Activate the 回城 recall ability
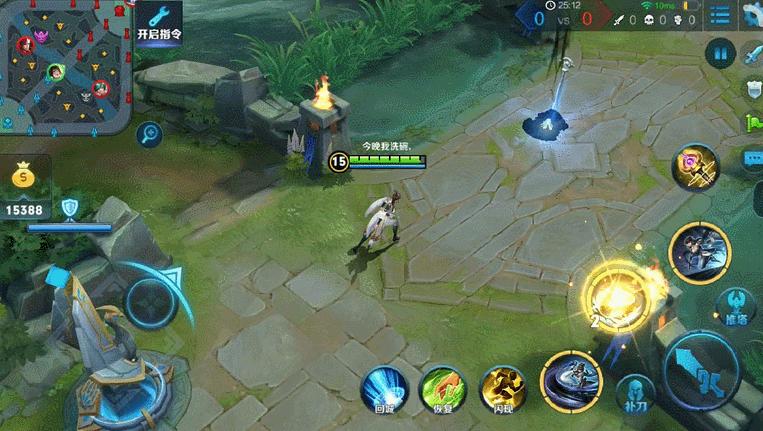 coord(385,388)
